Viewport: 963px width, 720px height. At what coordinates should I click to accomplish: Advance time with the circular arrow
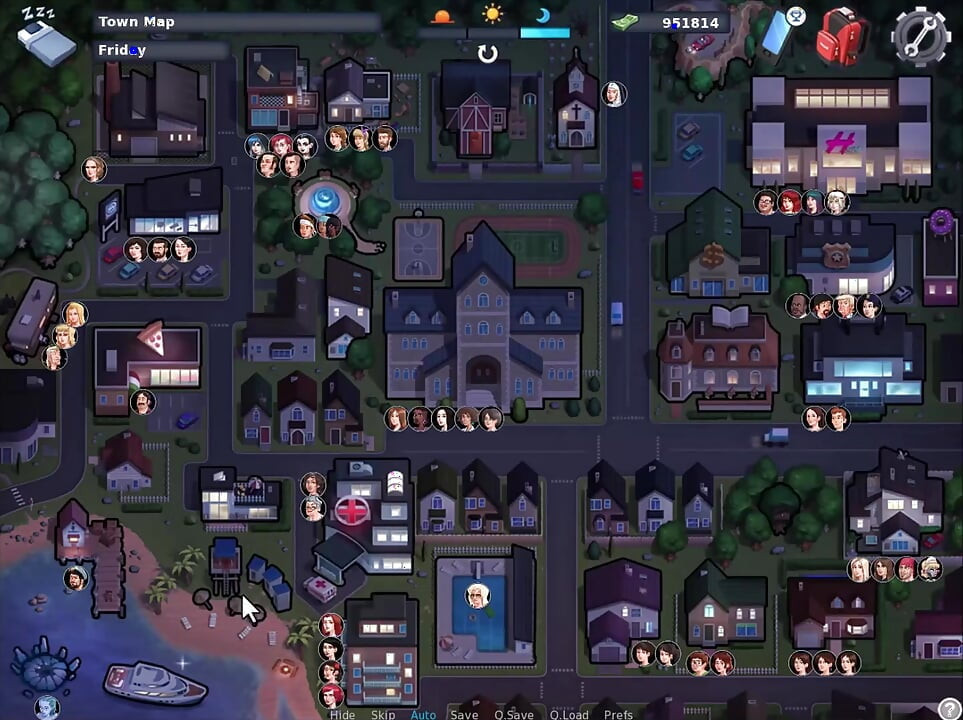487,53
